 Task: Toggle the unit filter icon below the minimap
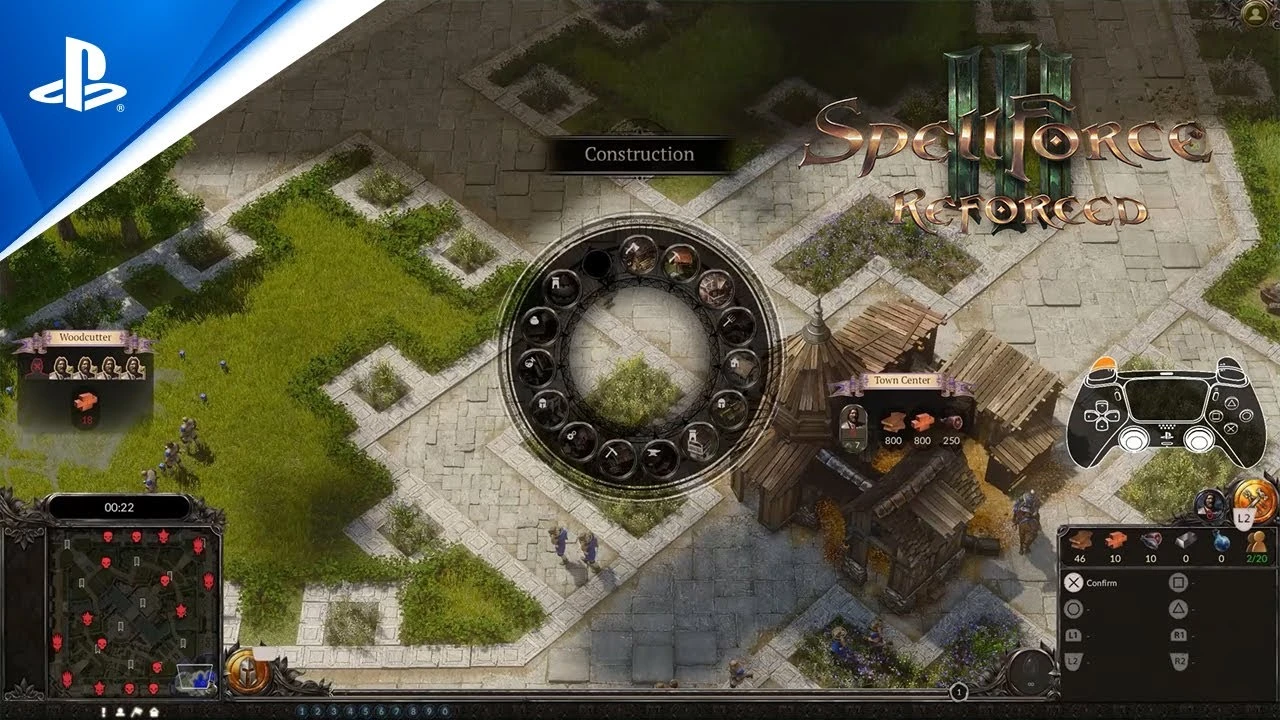(x=120, y=712)
